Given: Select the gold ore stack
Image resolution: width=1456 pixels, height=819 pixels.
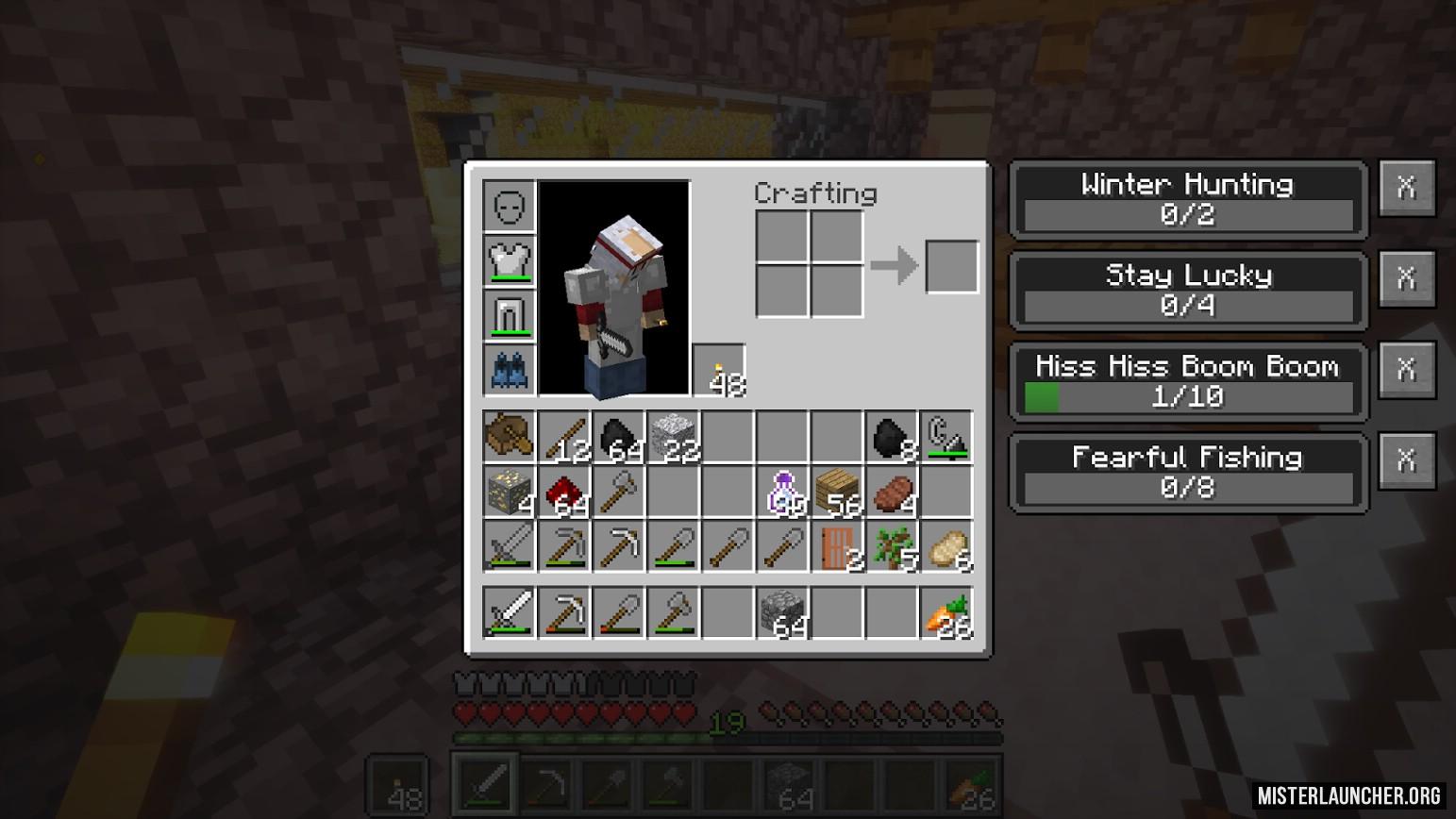Looking at the screenshot, I should [x=510, y=493].
